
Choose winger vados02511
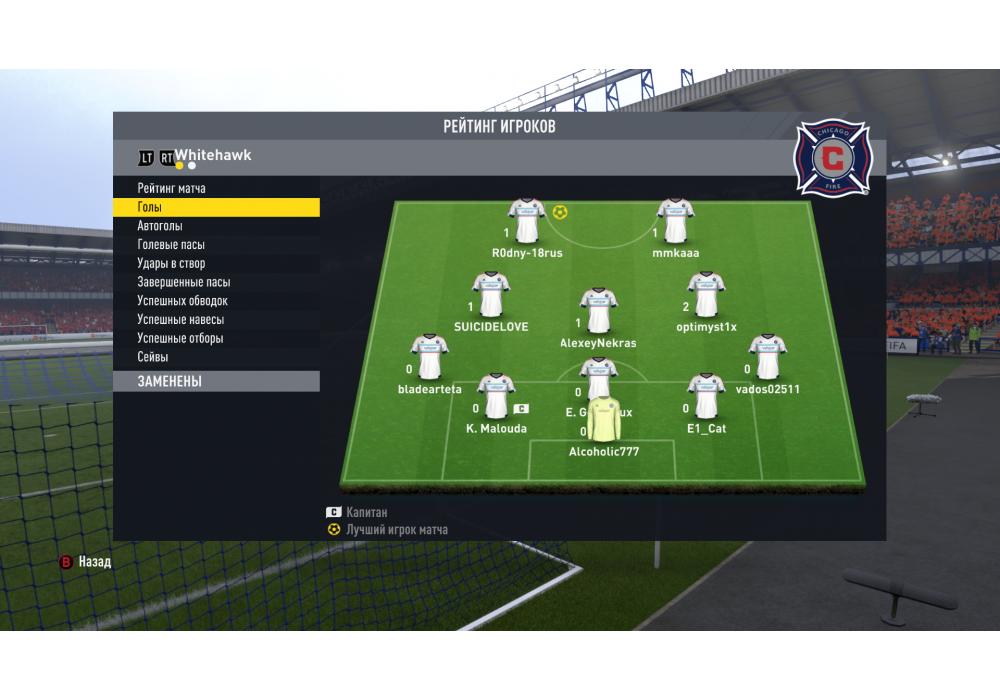tap(767, 358)
